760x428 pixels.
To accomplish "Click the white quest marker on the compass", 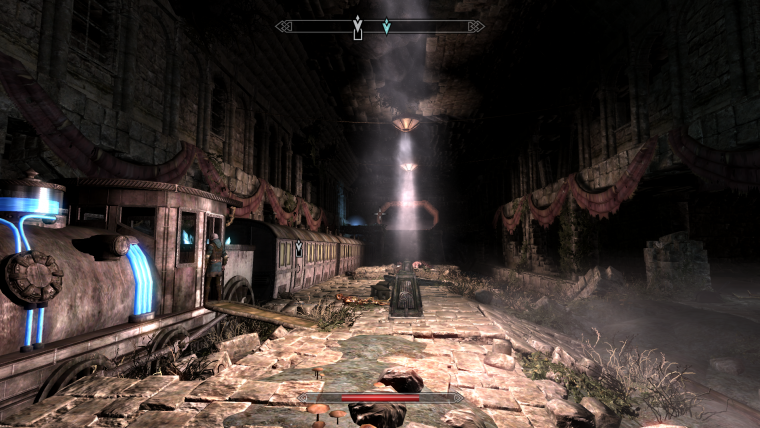I will click(357, 26).
